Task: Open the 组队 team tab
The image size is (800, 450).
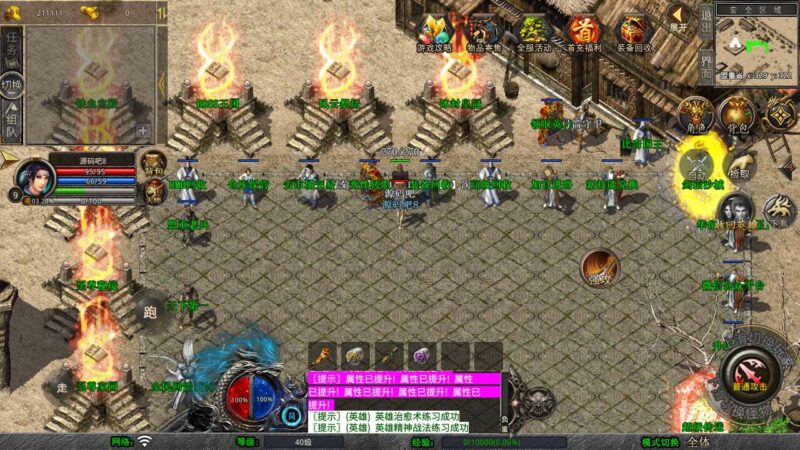Action: [11, 126]
